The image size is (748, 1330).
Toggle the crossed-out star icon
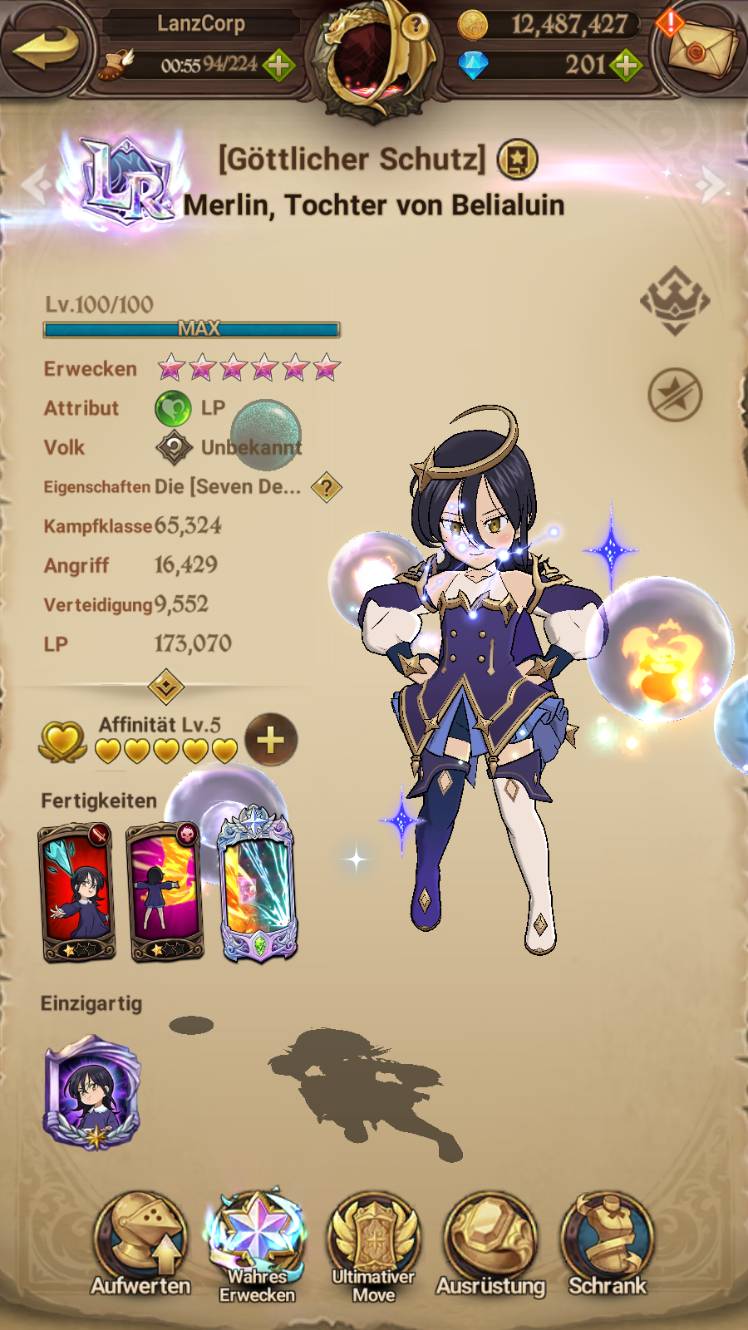pyautogui.click(x=675, y=393)
